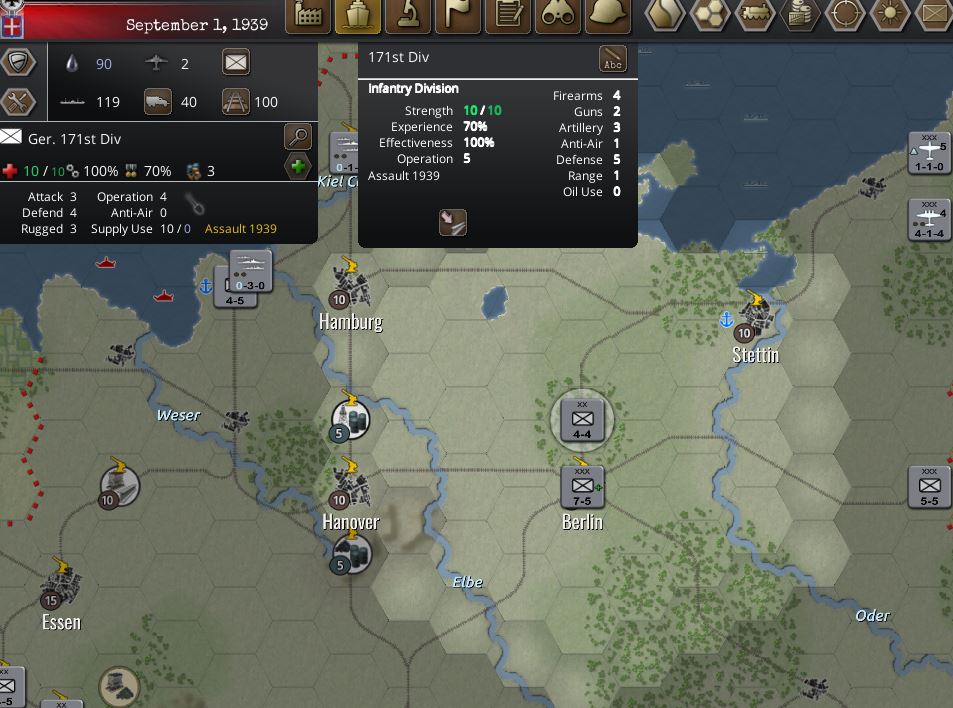
Task: Open the microscope research panel
Action: pos(408,16)
